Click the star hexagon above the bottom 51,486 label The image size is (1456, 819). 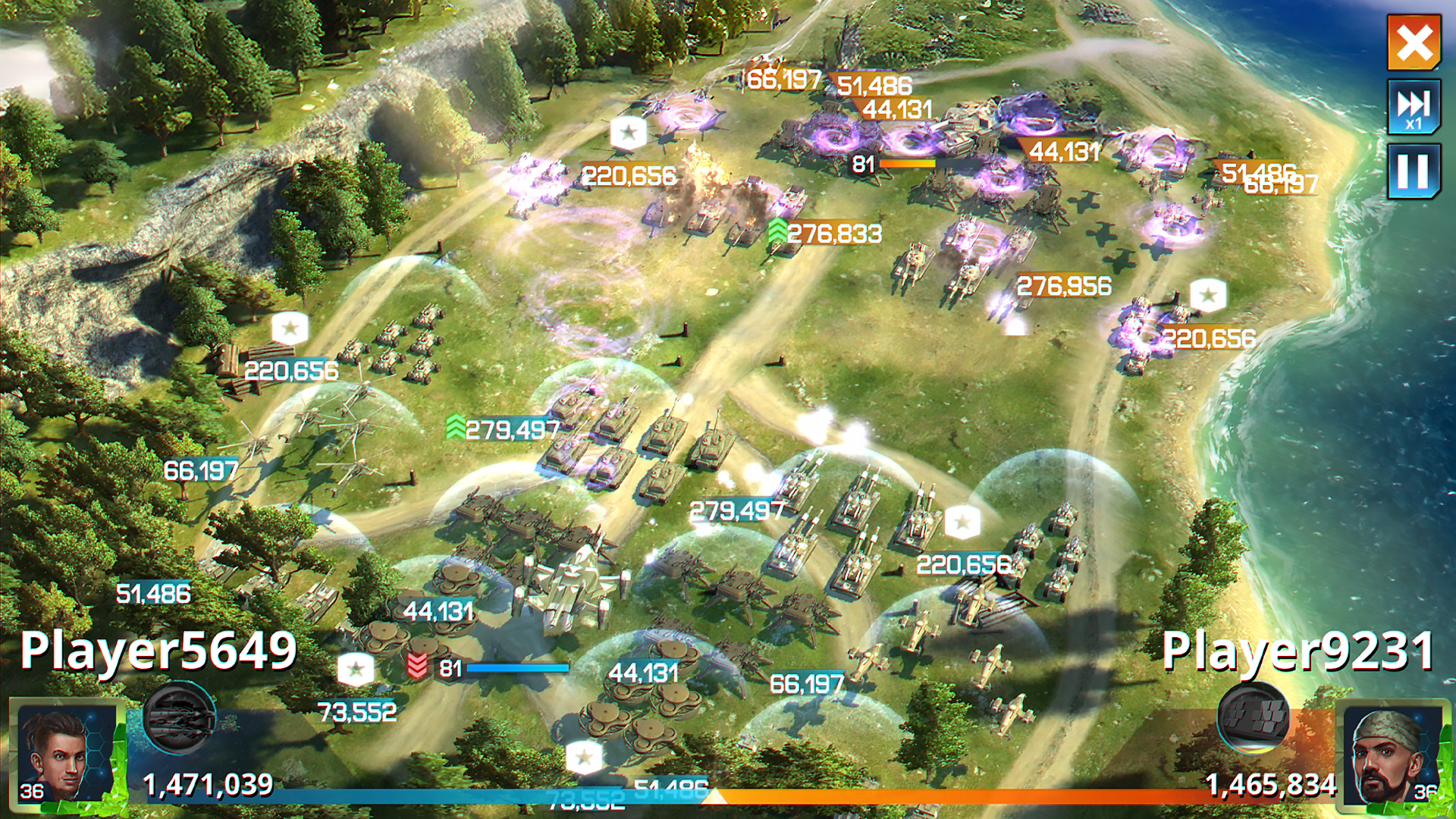[x=584, y=755]
